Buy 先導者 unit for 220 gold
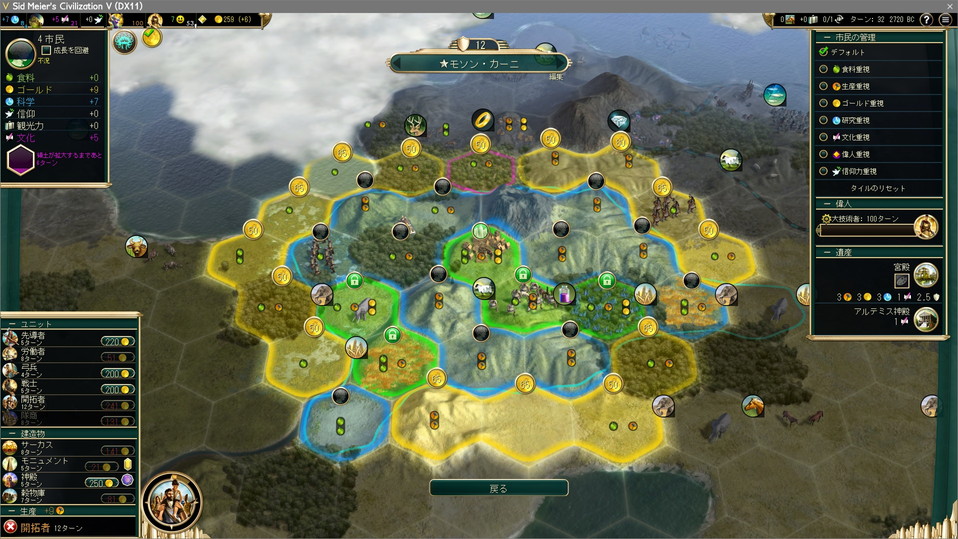 point(118,341)
